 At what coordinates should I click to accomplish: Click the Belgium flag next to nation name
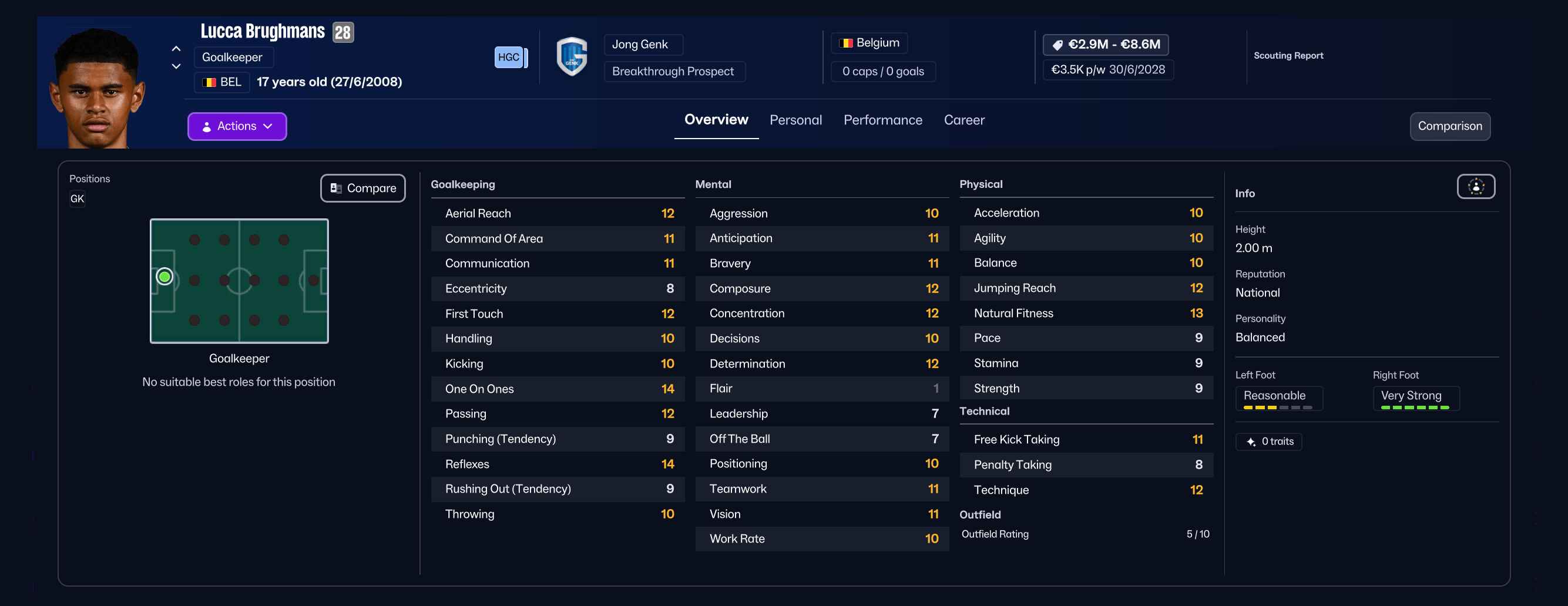(x=847, y=42)
